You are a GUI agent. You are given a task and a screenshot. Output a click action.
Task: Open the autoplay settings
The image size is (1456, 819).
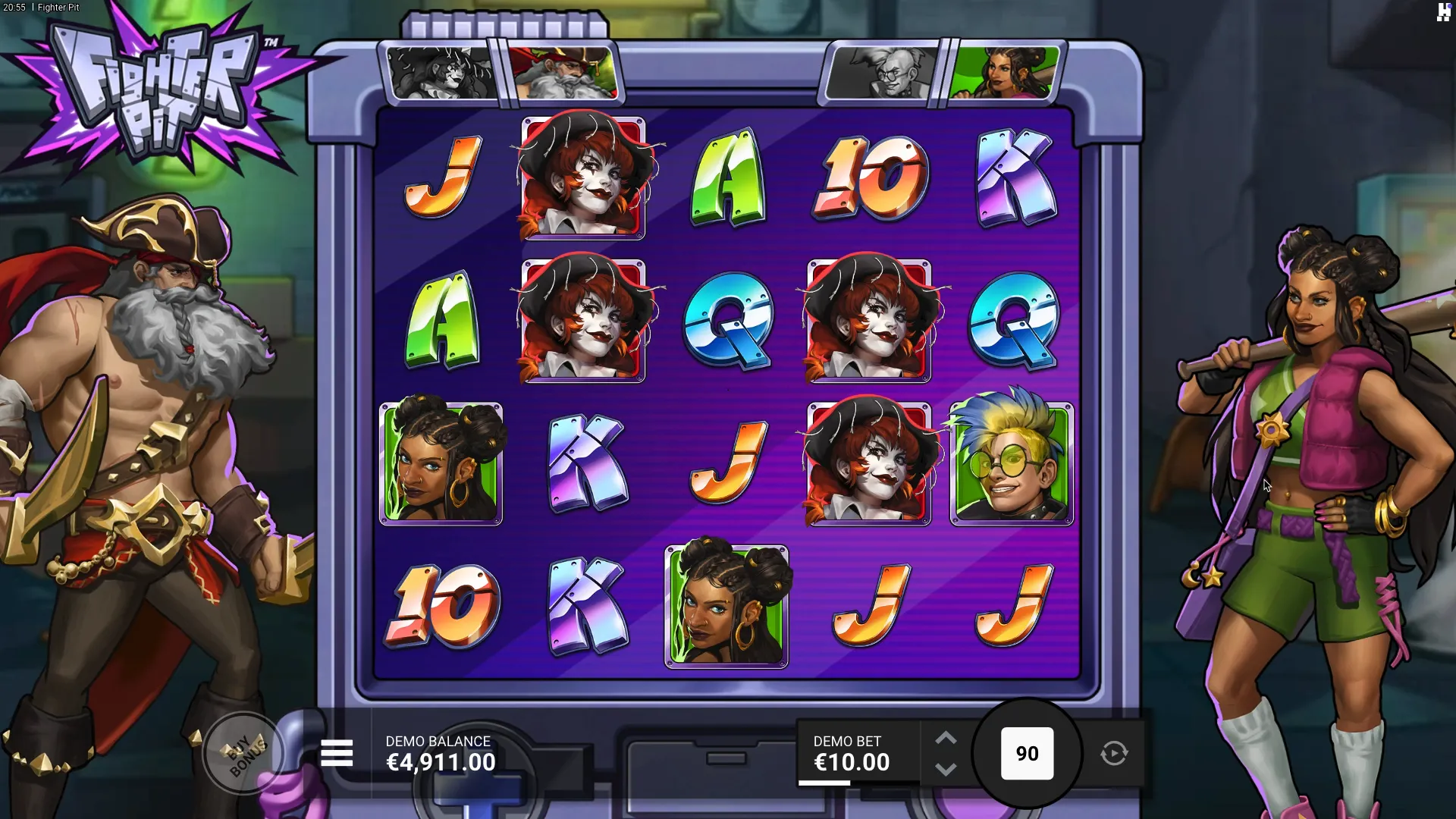click(x=1113, y=753)
